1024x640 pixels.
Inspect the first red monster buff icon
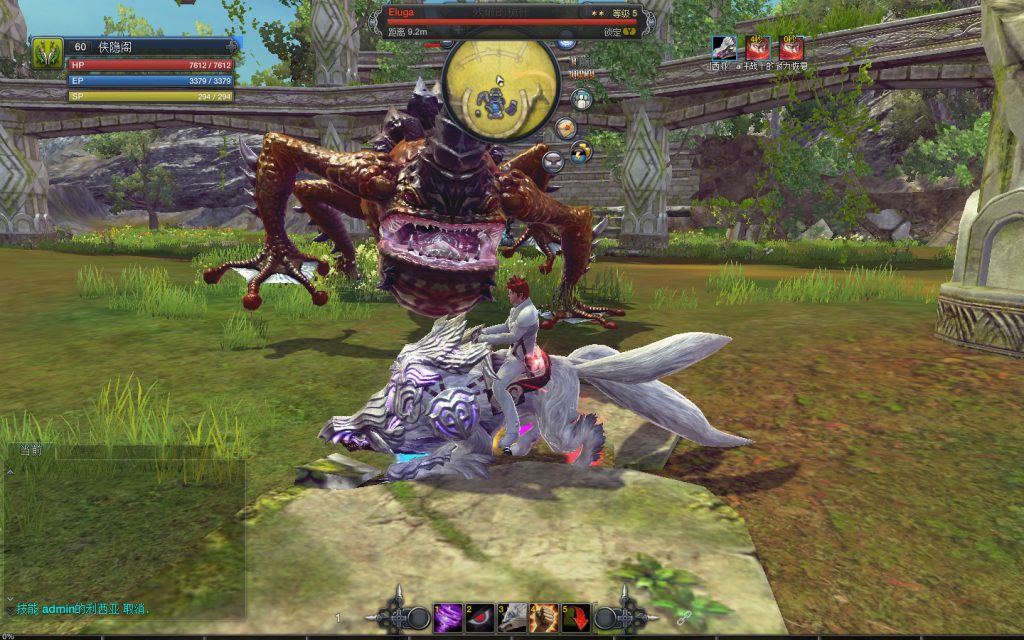757,47
